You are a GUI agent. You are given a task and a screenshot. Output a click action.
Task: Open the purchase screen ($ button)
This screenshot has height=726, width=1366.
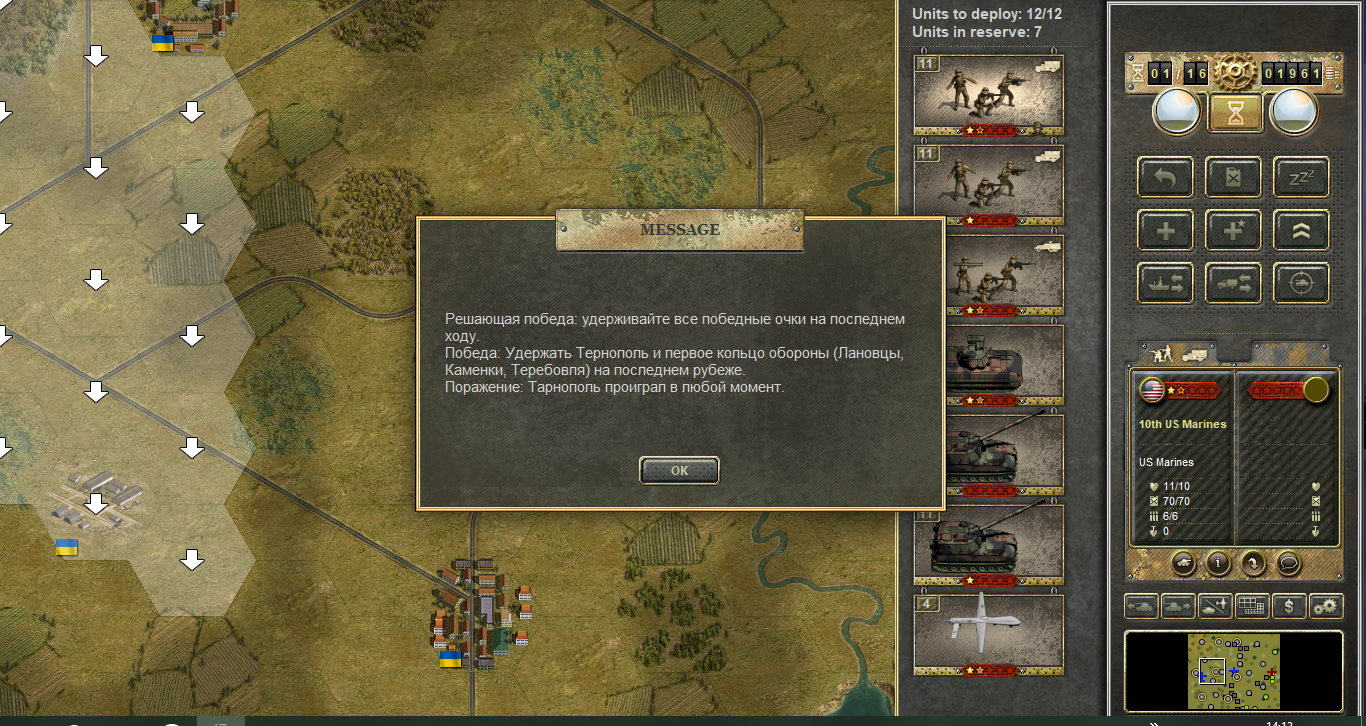pyautogui.click(x=1291, y=606)
